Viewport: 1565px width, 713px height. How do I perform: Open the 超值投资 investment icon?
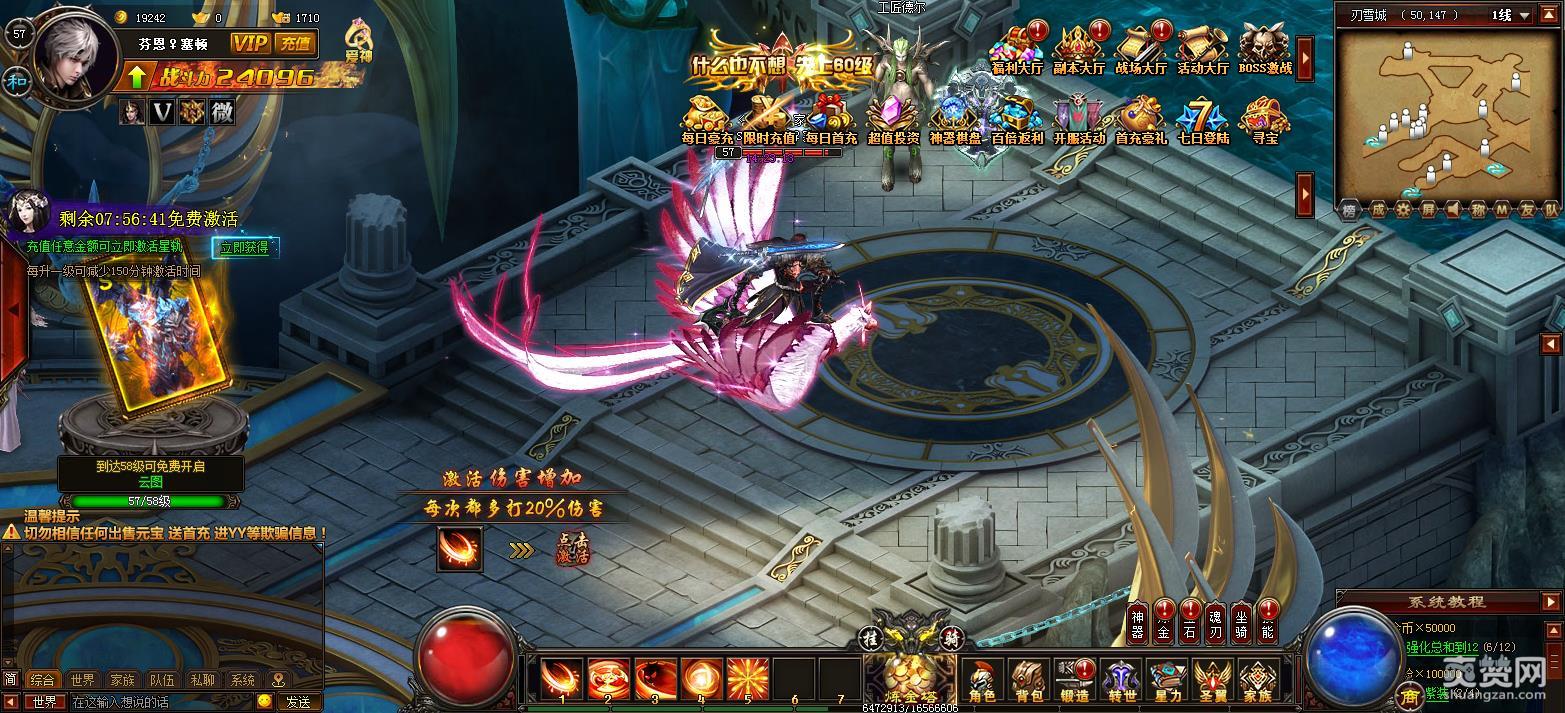coord(893,119)
